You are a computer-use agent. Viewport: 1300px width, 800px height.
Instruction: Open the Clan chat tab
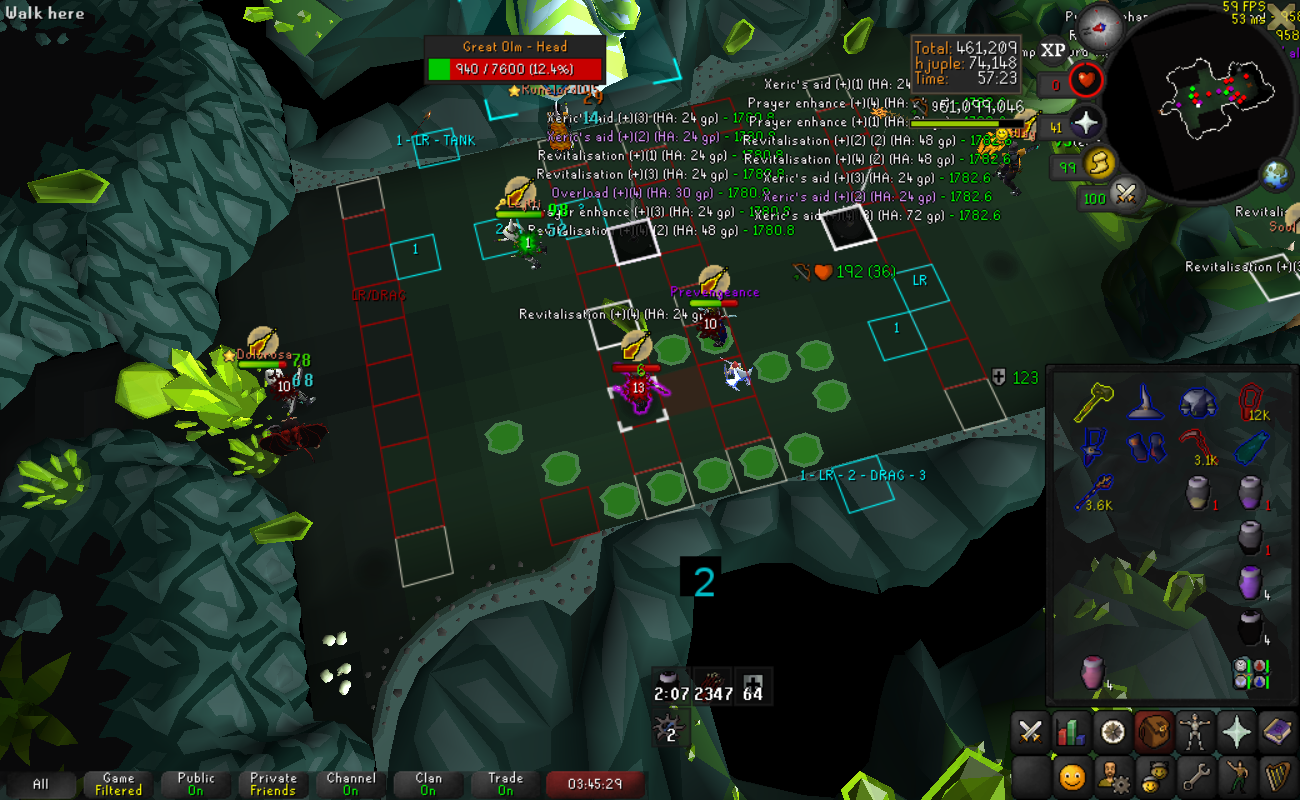tap(428, 784)
